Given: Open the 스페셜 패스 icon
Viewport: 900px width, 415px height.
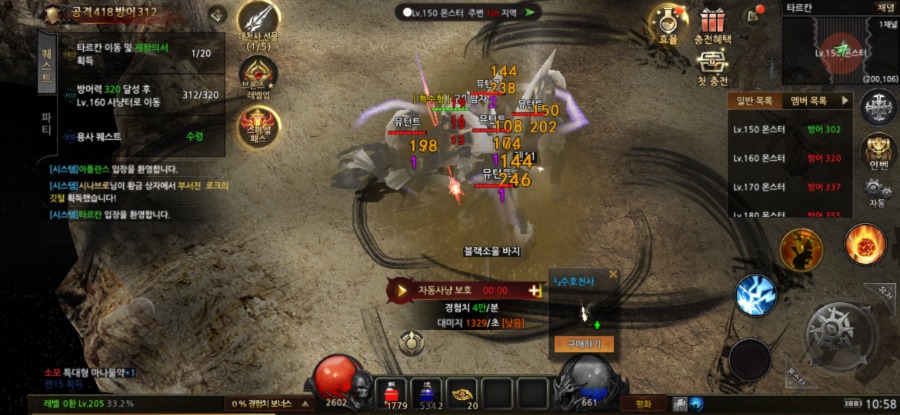Looking at the screenshot, I should [258, 125].
